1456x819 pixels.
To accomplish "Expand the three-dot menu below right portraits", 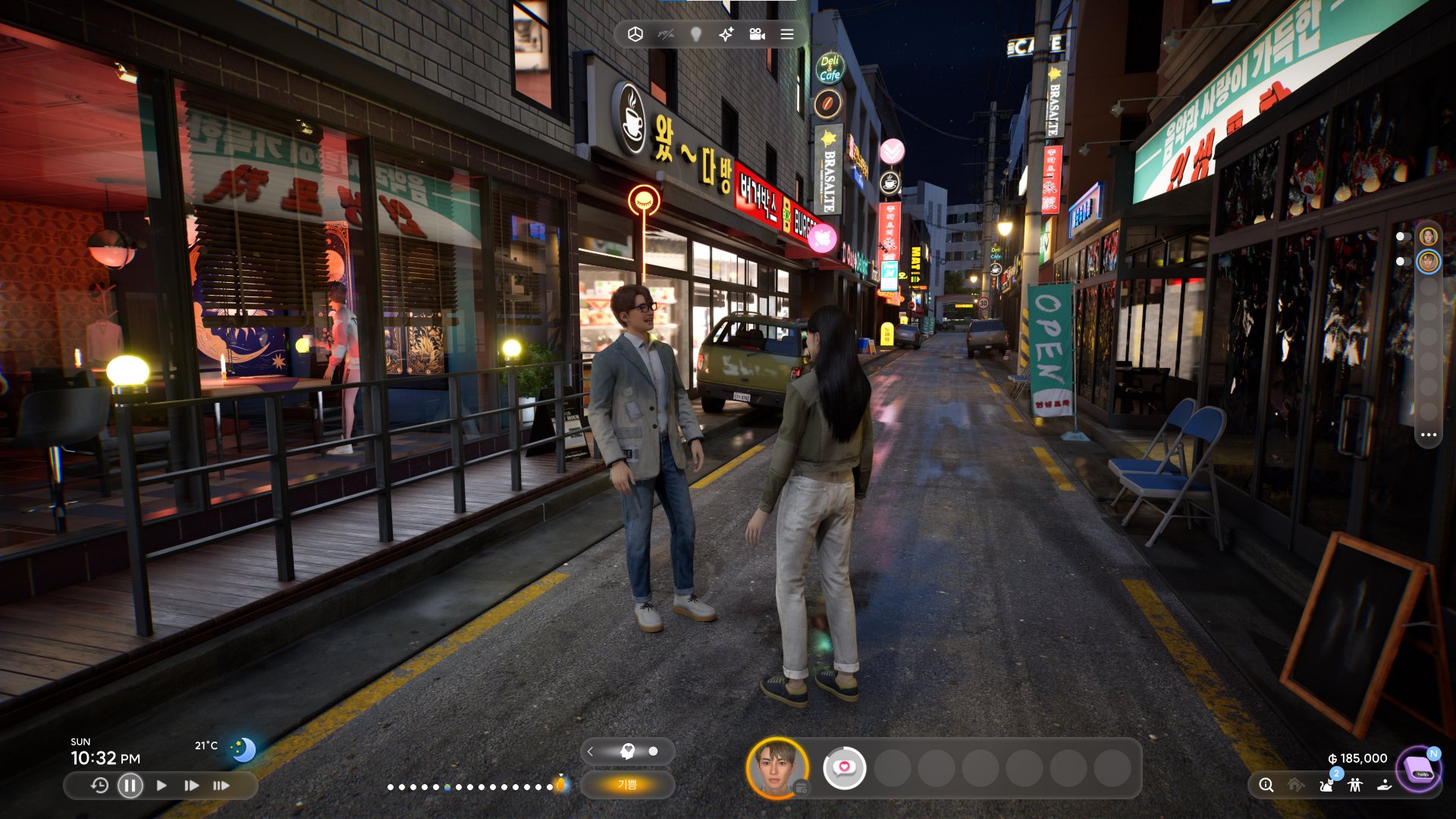I will pos(1429,435).
